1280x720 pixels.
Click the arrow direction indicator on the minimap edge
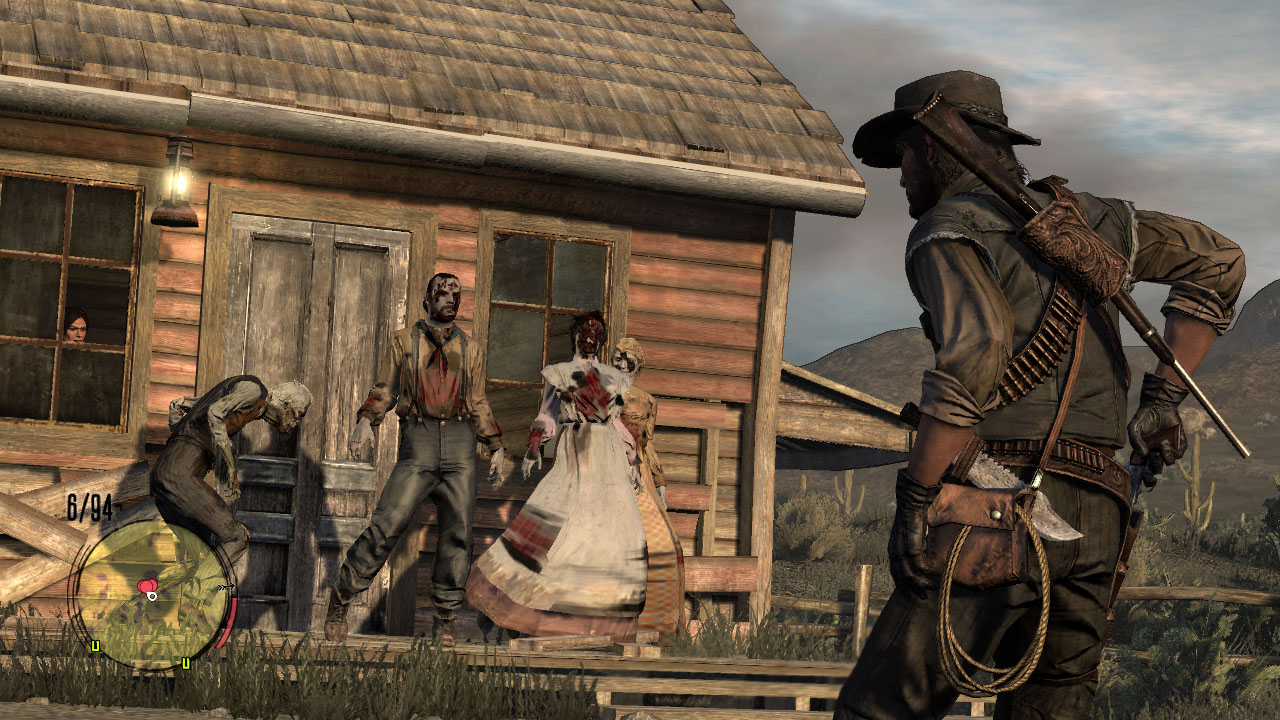pos(225,587)
